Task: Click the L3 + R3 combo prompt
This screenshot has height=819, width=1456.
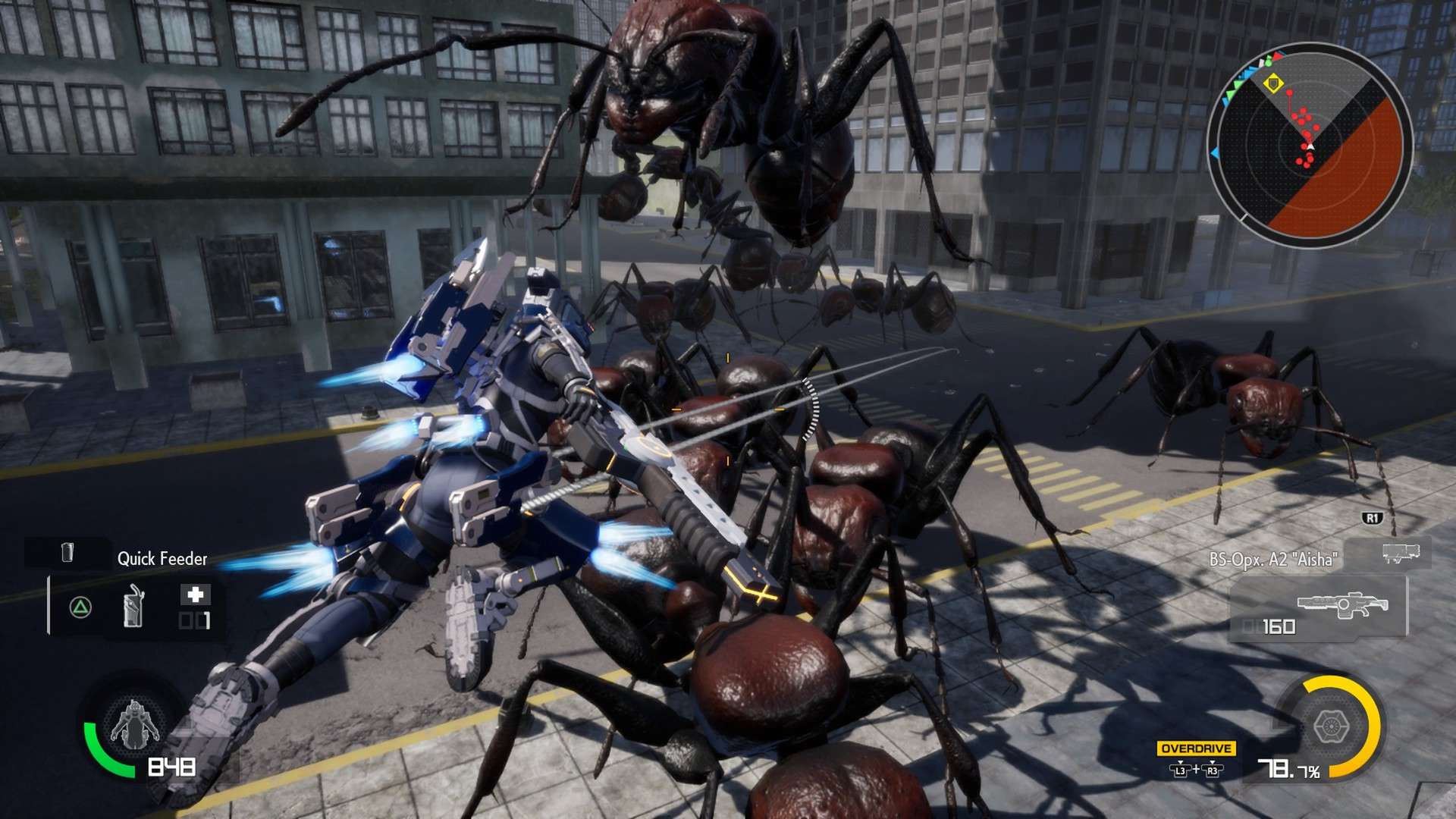Action: click(1195, 770)
